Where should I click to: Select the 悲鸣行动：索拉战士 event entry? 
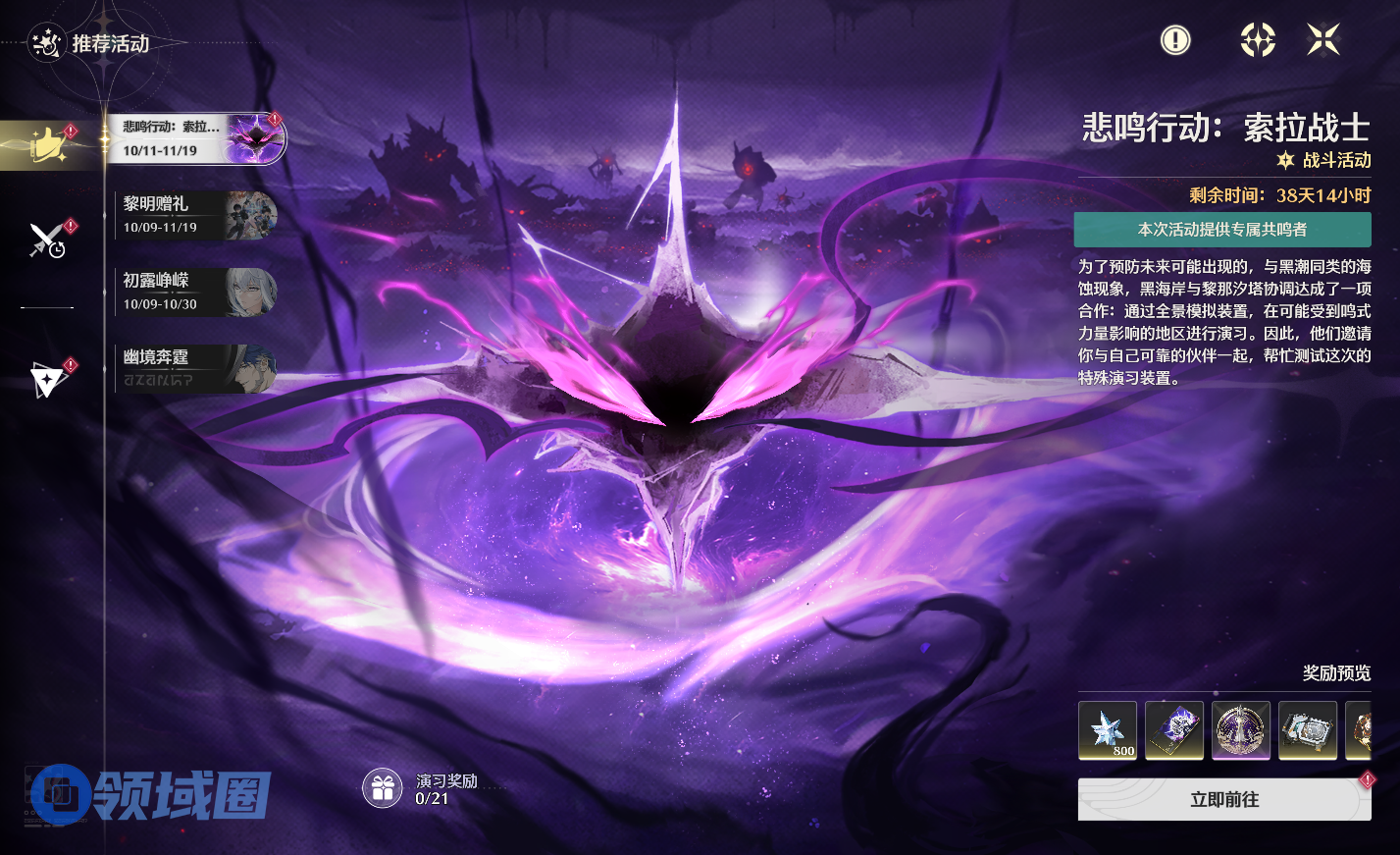pos(194,138)
